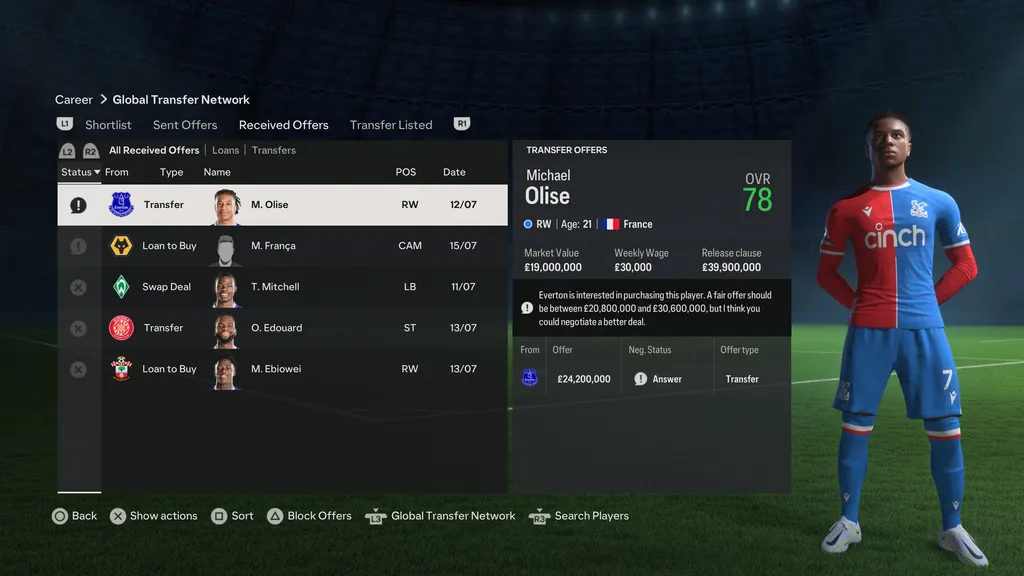Show the All Received Offers filter
Image resolution: width=1024 pixels, height=576 pixels.
point(154,150)
